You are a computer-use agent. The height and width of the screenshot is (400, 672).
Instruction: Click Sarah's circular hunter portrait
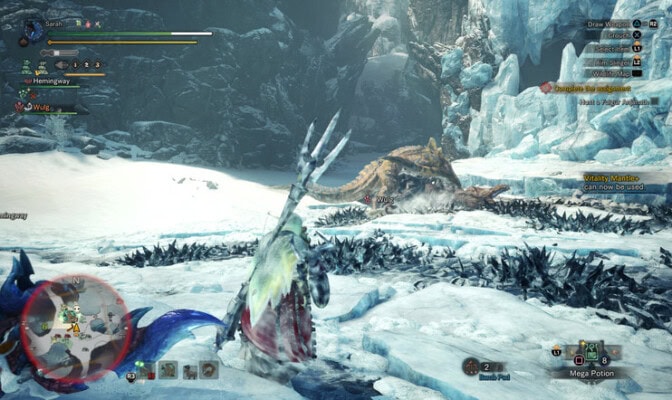point(33,32)
